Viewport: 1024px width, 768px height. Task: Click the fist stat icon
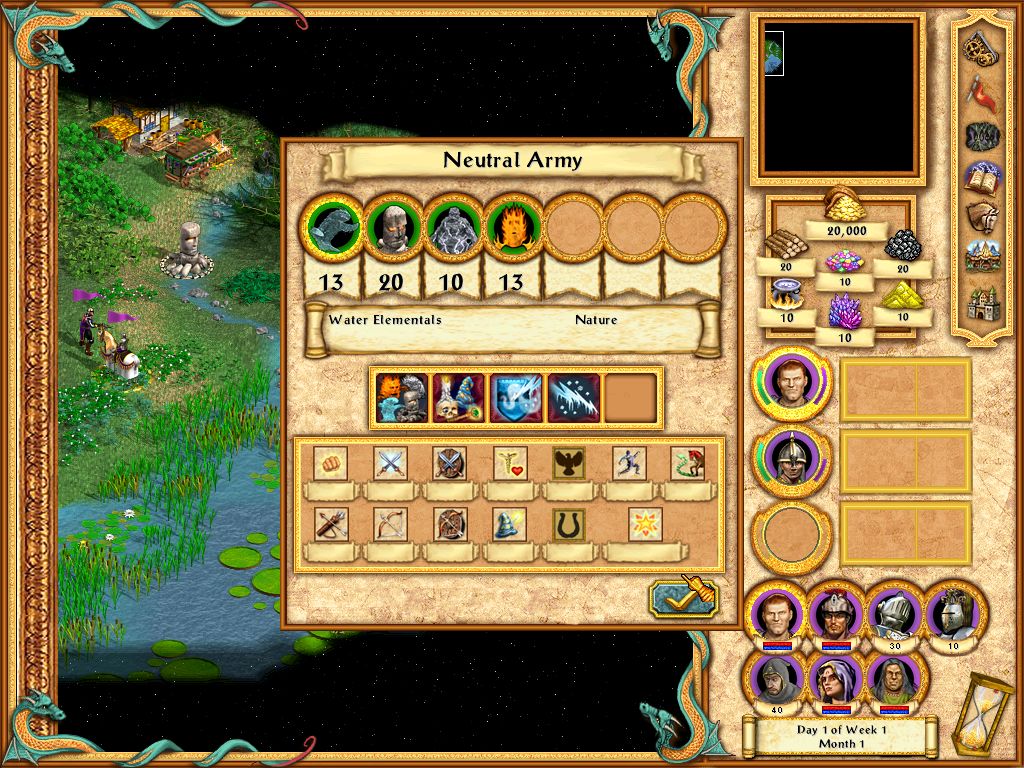[330, 463]
